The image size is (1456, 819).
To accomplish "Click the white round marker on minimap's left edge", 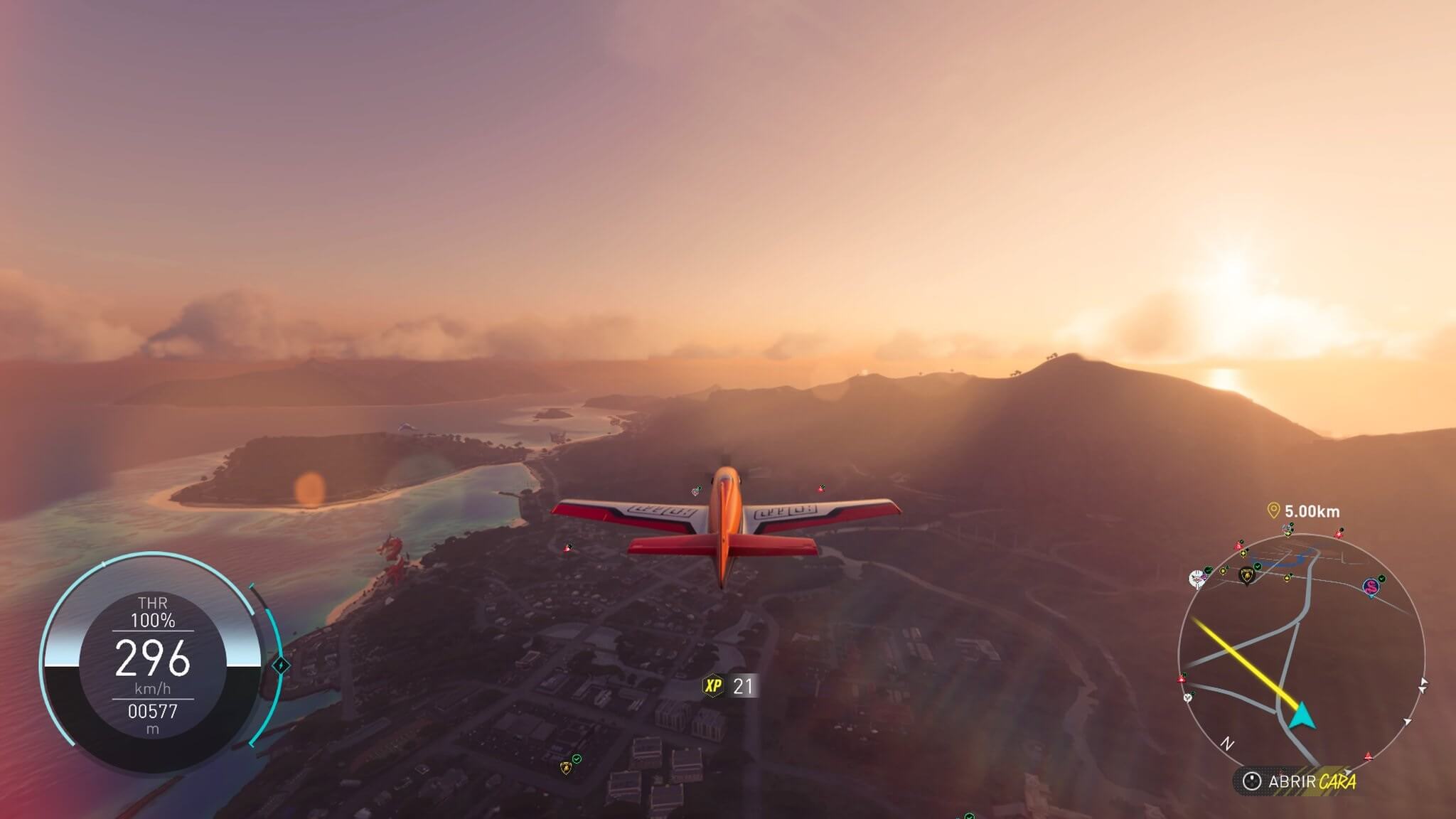I will coord(1198,578).
